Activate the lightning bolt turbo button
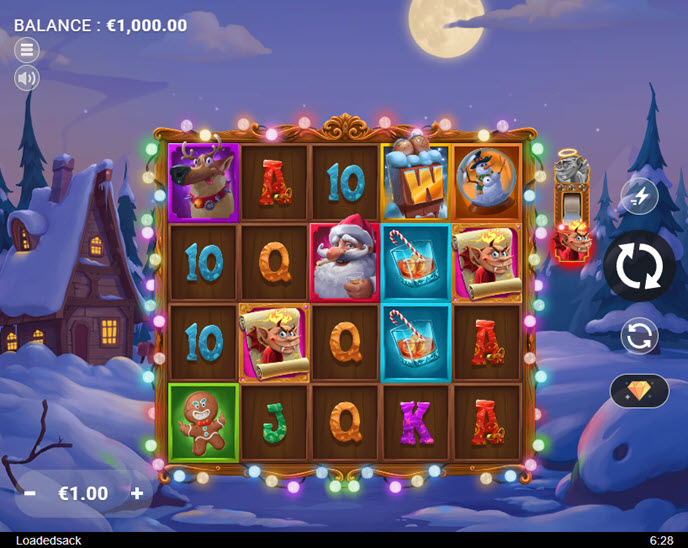This screenshot has height=548, width=688. pyautogui.click(x=638, y=197)
